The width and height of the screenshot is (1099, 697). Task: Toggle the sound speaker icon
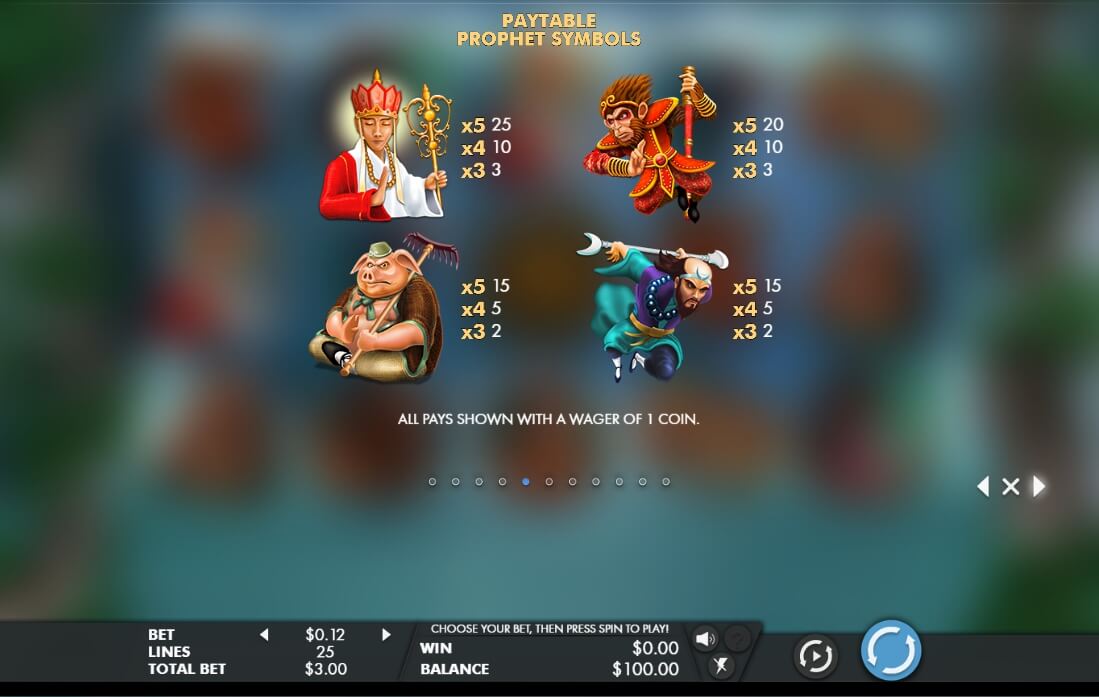click(x=705, y=639)
